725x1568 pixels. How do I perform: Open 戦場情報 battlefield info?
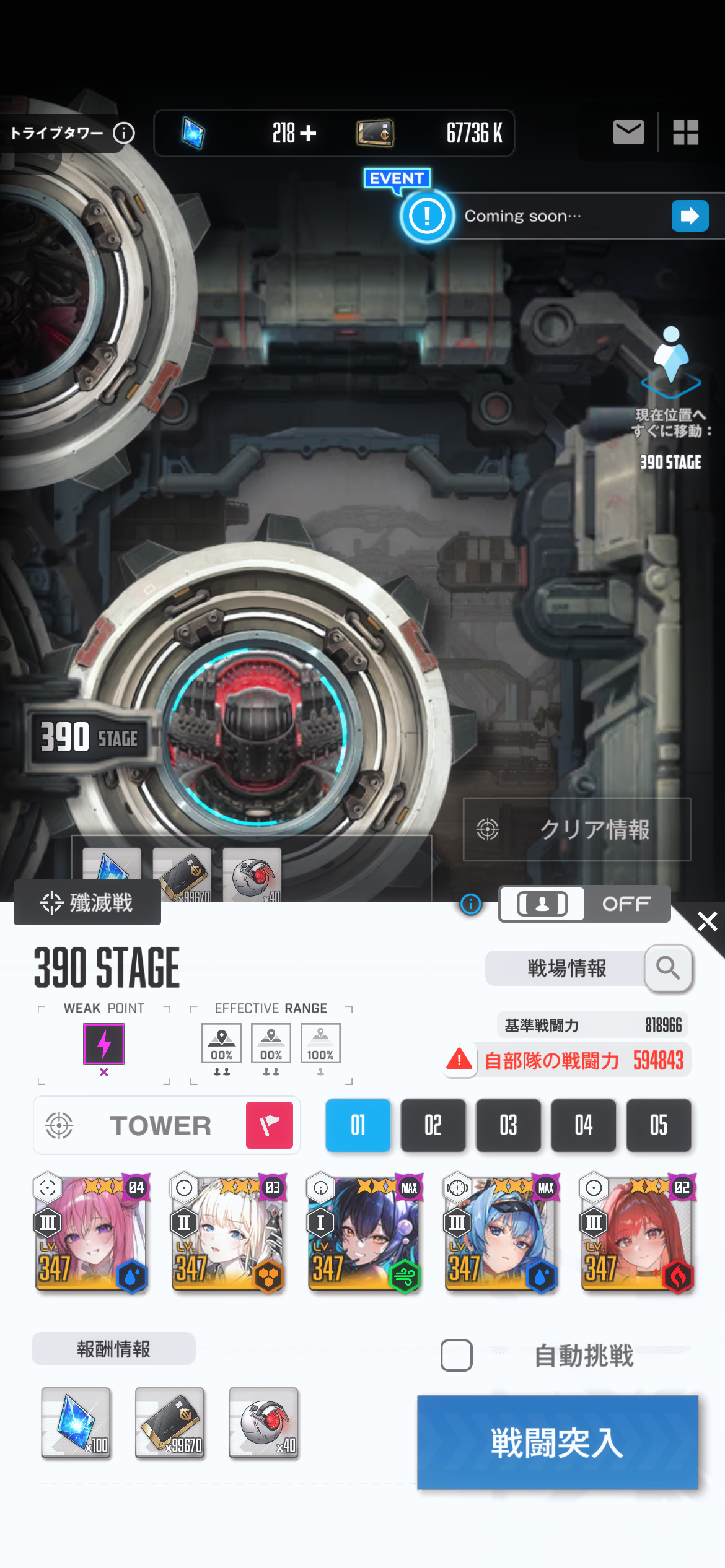click(587, 968)
